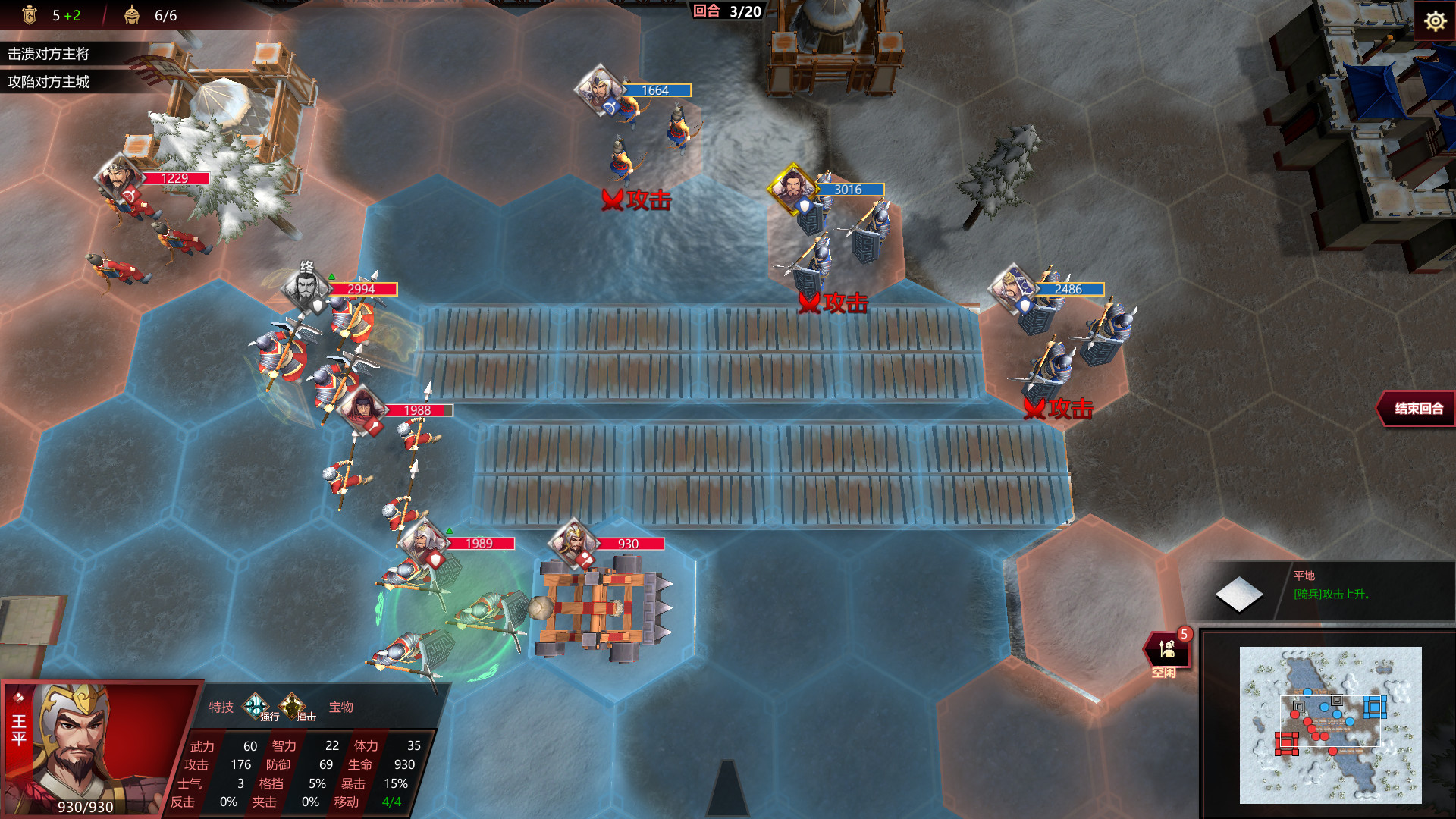Screen dimensions: 1456x819
Task: Click the battlefield minimap
Action: tap(1330, 723)
